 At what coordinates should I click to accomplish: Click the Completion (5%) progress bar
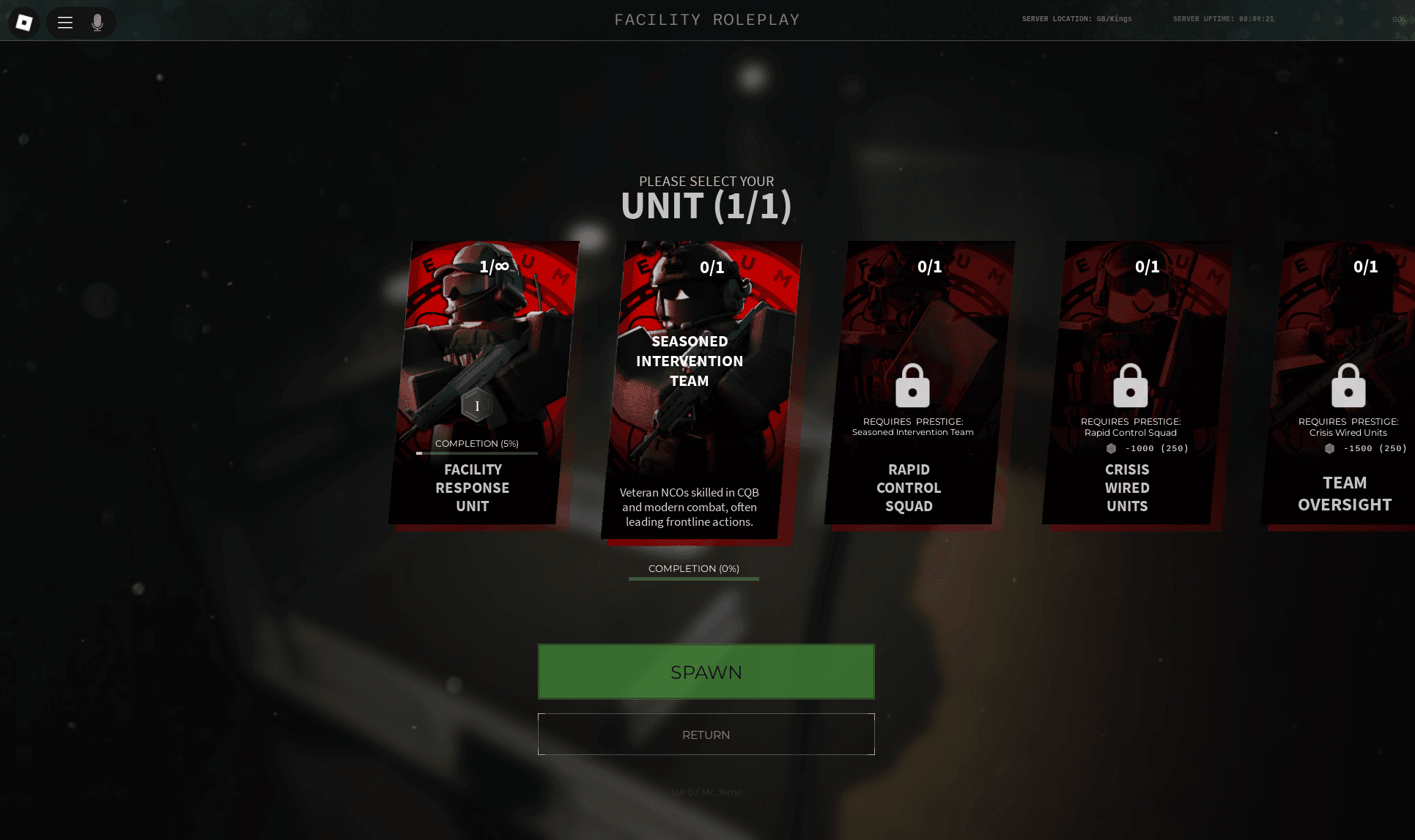pos(477,453)
